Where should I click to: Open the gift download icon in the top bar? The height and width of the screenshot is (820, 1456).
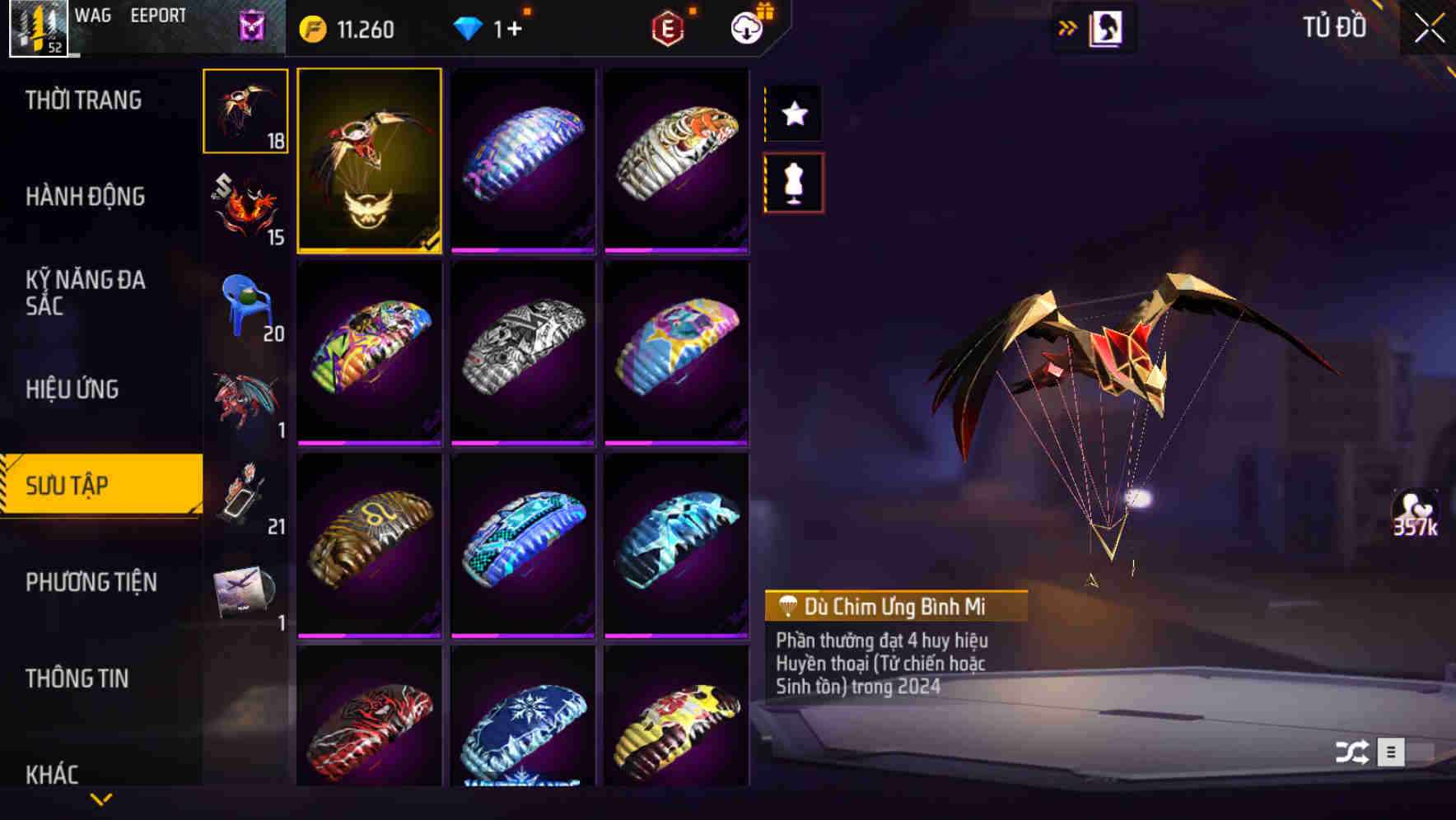746,26
